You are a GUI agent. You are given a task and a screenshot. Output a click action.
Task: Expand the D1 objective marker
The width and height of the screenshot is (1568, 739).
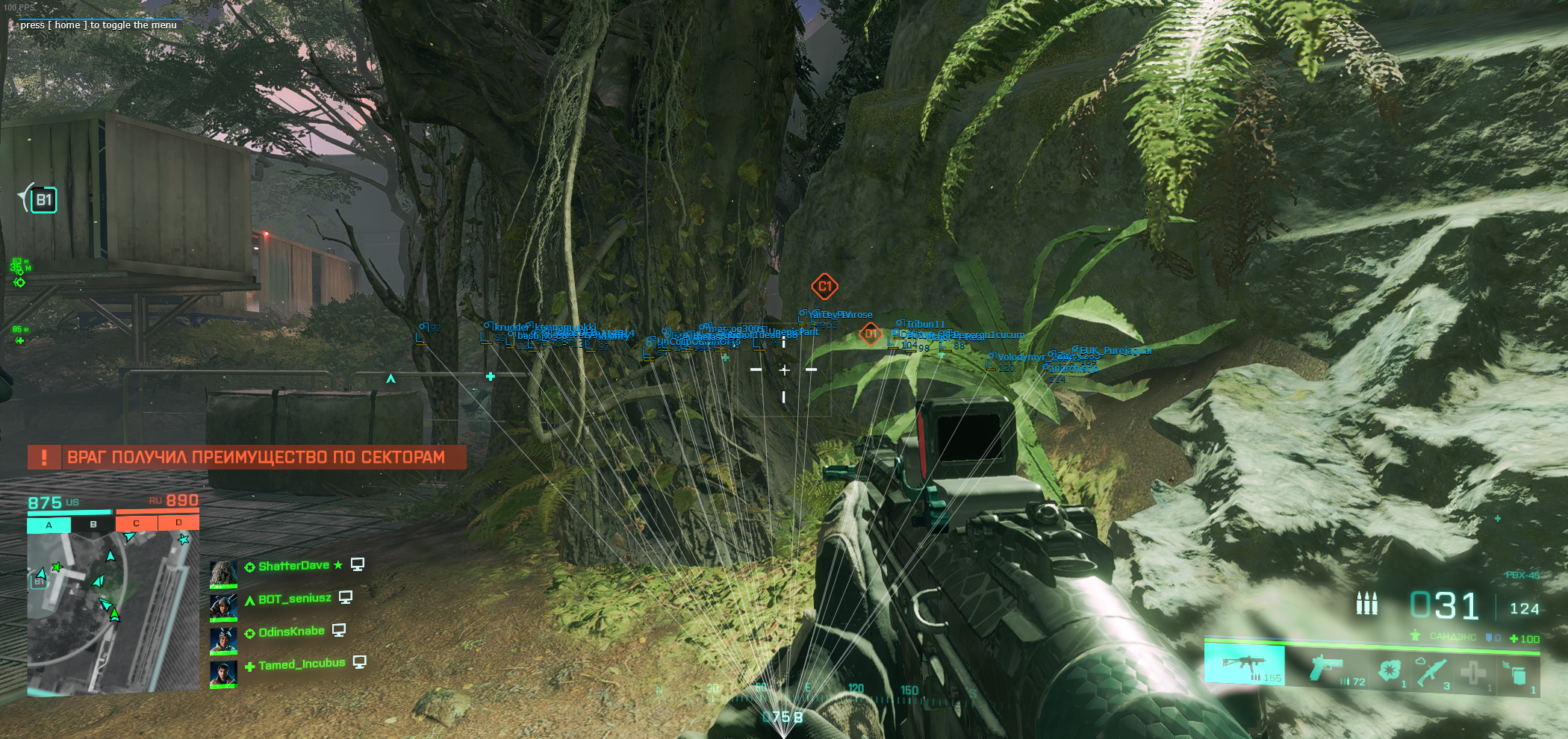coord(870,334)
